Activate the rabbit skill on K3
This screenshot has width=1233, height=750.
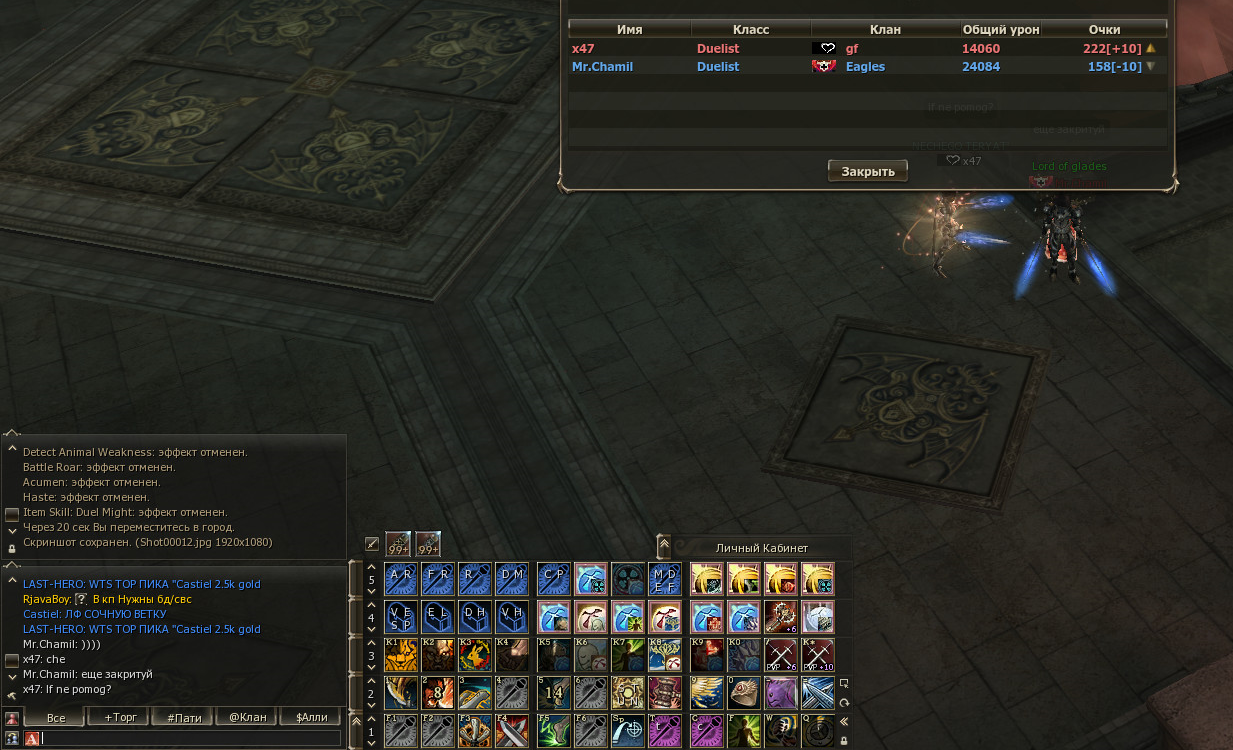[475, 655]
